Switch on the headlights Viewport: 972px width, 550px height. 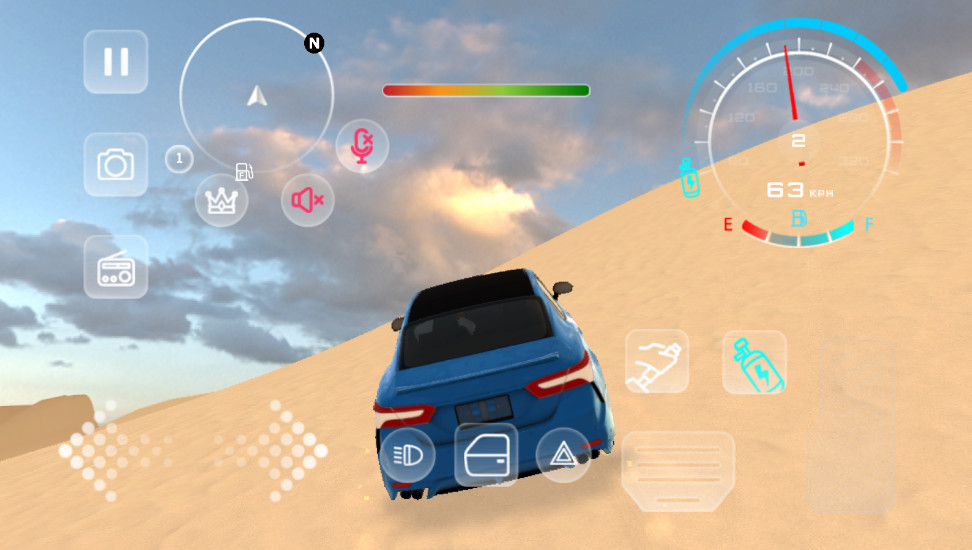click(407, 455)
